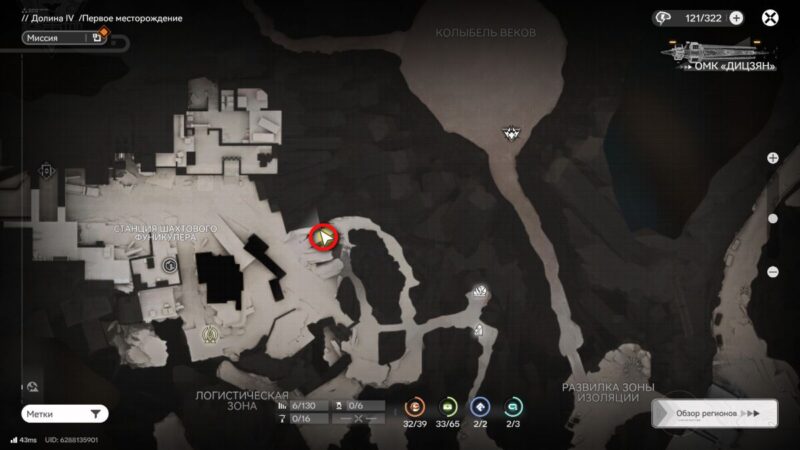
Task: Add more stamina with the plus button
Action: click(x=736, y=17)
